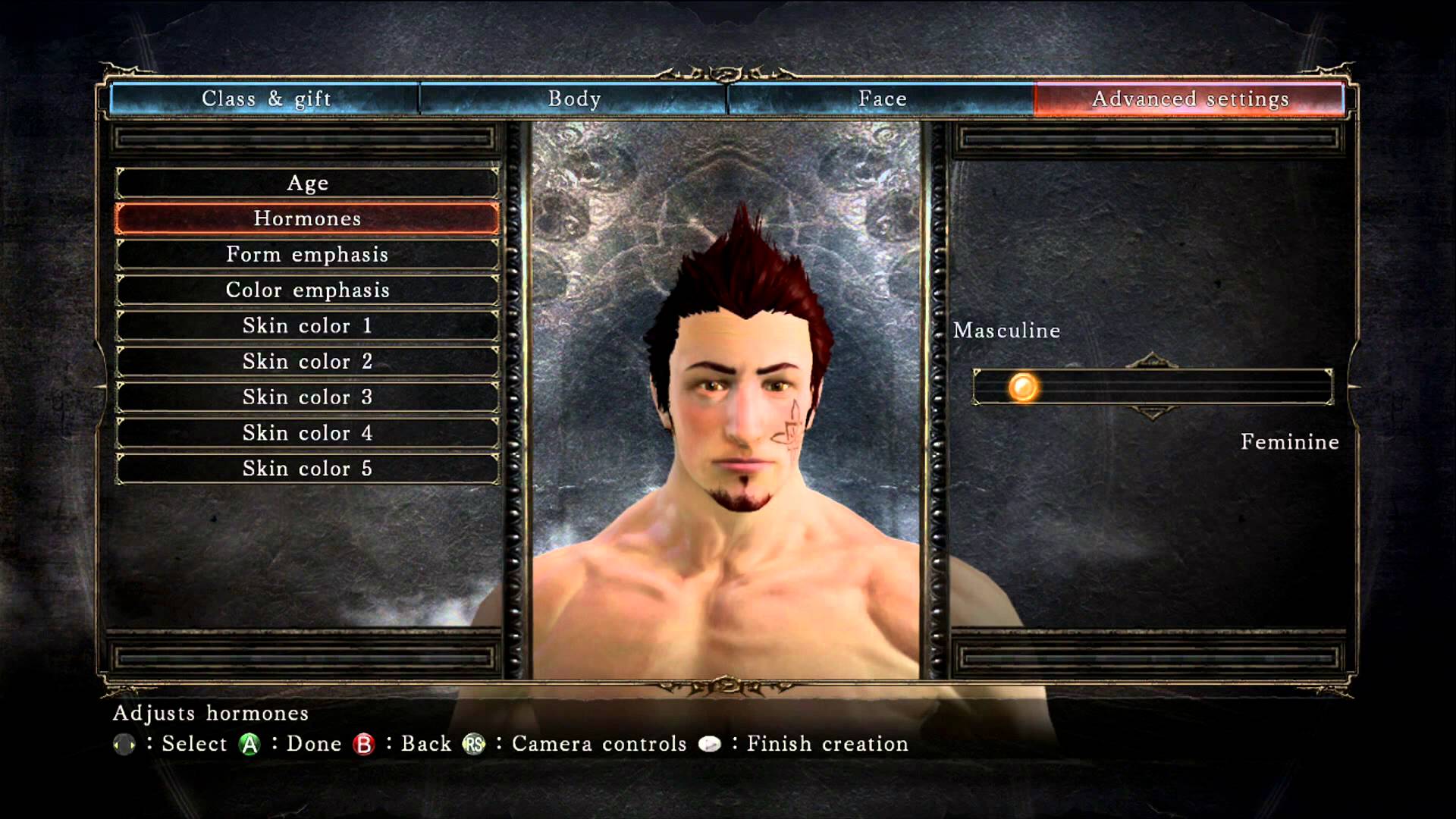1456x819 pixels.
Task: Open Color emphasis setting
Action: click(x=307, y=290)
